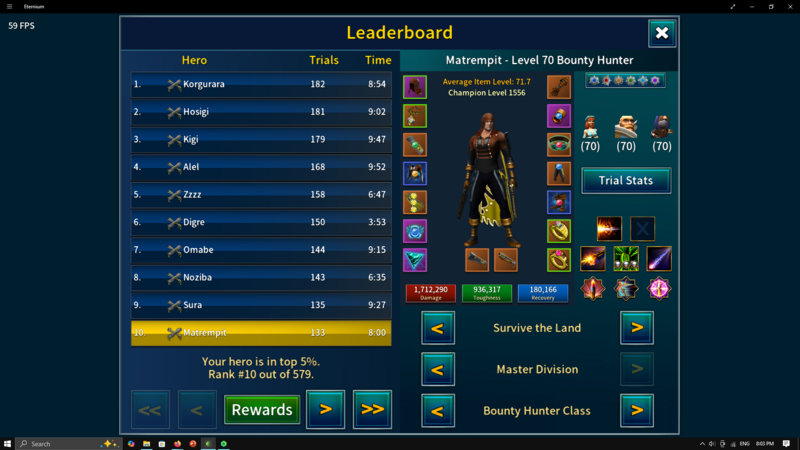Image resolution: width=800 pixels, height=450 pixels.
Task: Open the Rewards panel
Action: (x=262, y=409)
